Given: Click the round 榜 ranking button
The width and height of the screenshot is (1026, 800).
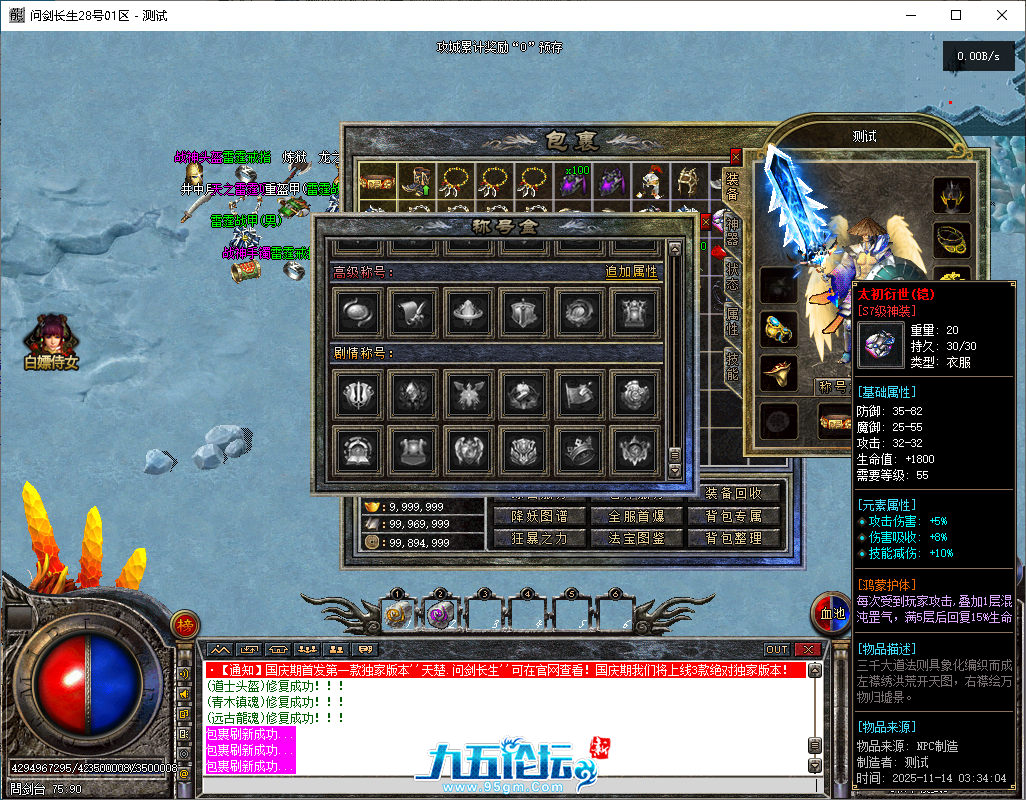Looking at the screenshot, I should click(x=185, y=626).
